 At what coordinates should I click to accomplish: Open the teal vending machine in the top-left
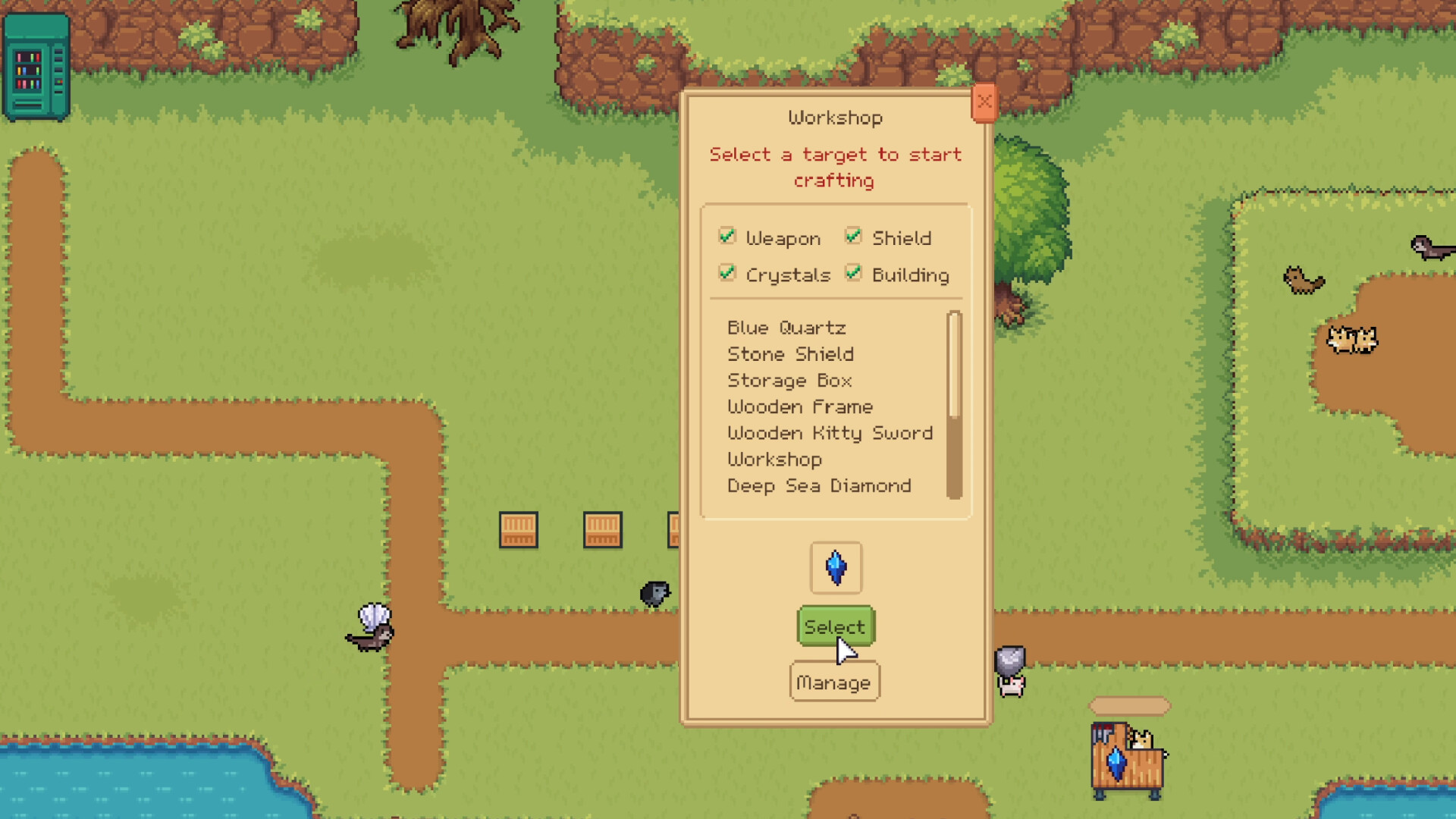36,67
